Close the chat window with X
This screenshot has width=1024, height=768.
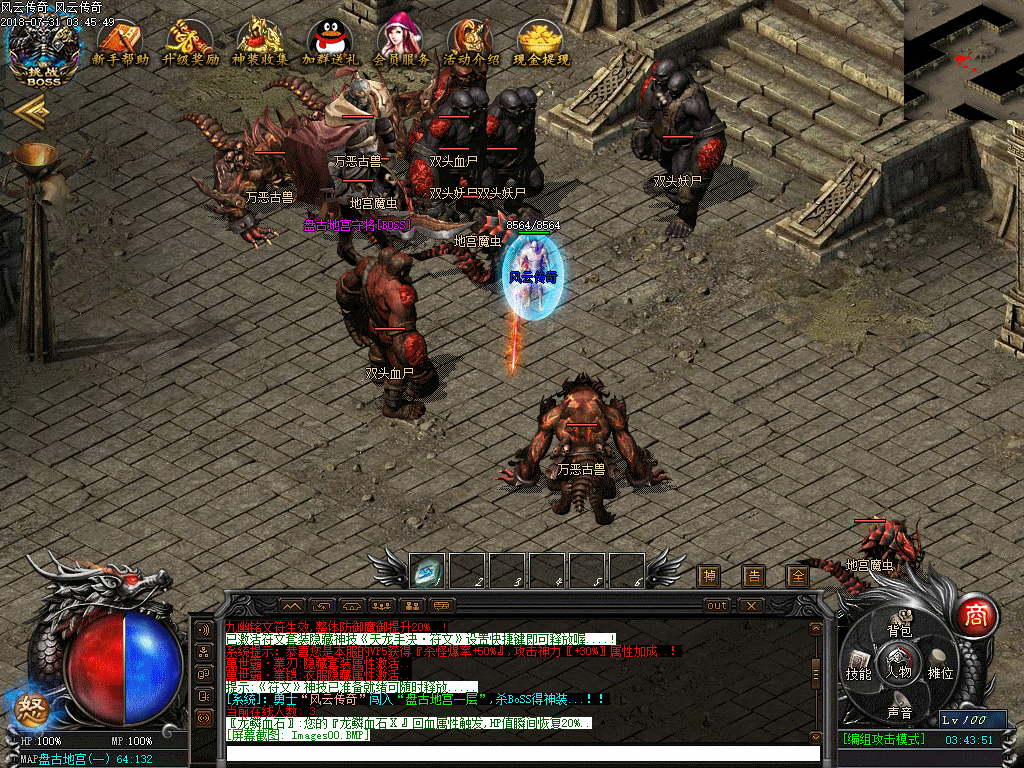coord(750,605)
